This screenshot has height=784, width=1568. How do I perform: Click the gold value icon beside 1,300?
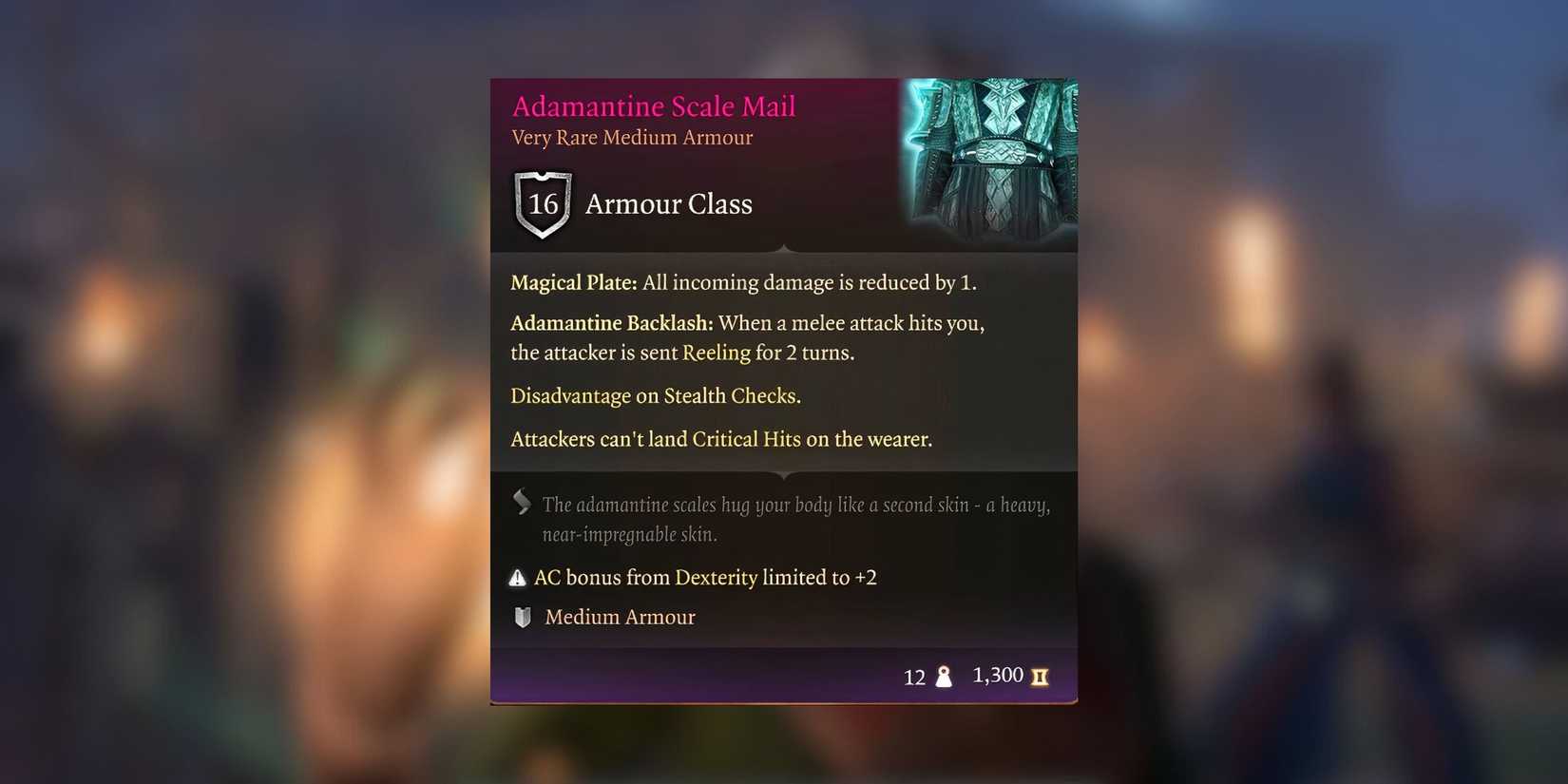point(1040,677)
